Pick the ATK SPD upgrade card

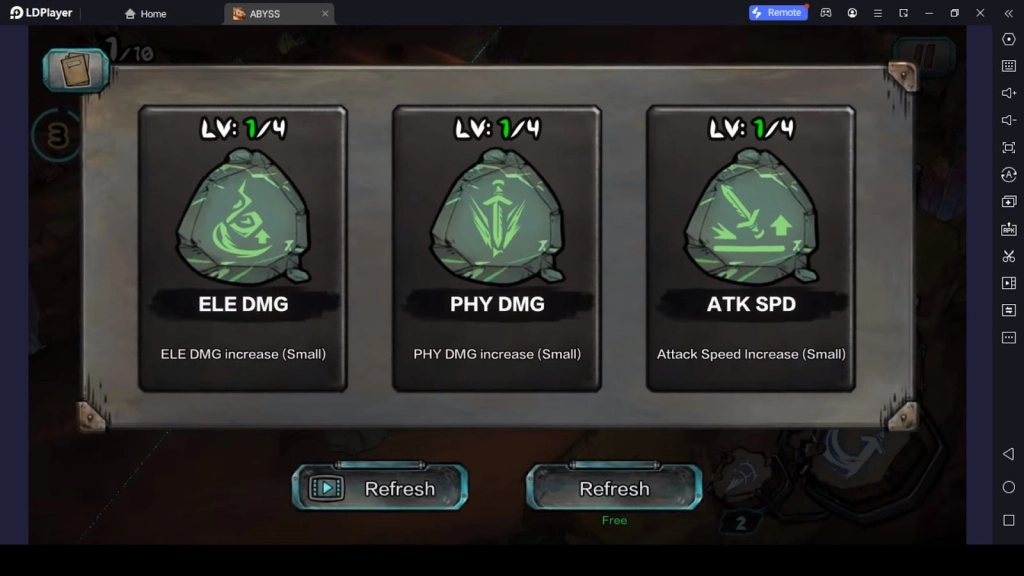tap(751, 248)
